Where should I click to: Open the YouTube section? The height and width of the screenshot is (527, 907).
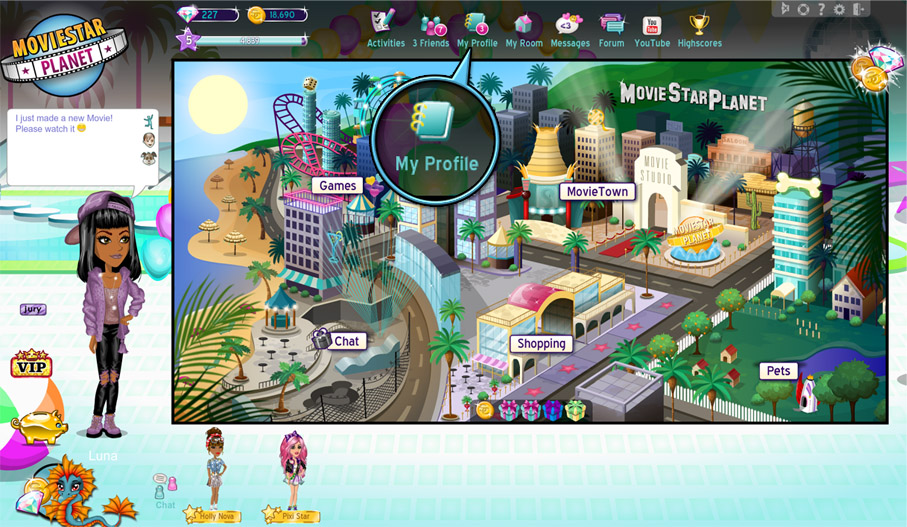click(x=652, y=28)
